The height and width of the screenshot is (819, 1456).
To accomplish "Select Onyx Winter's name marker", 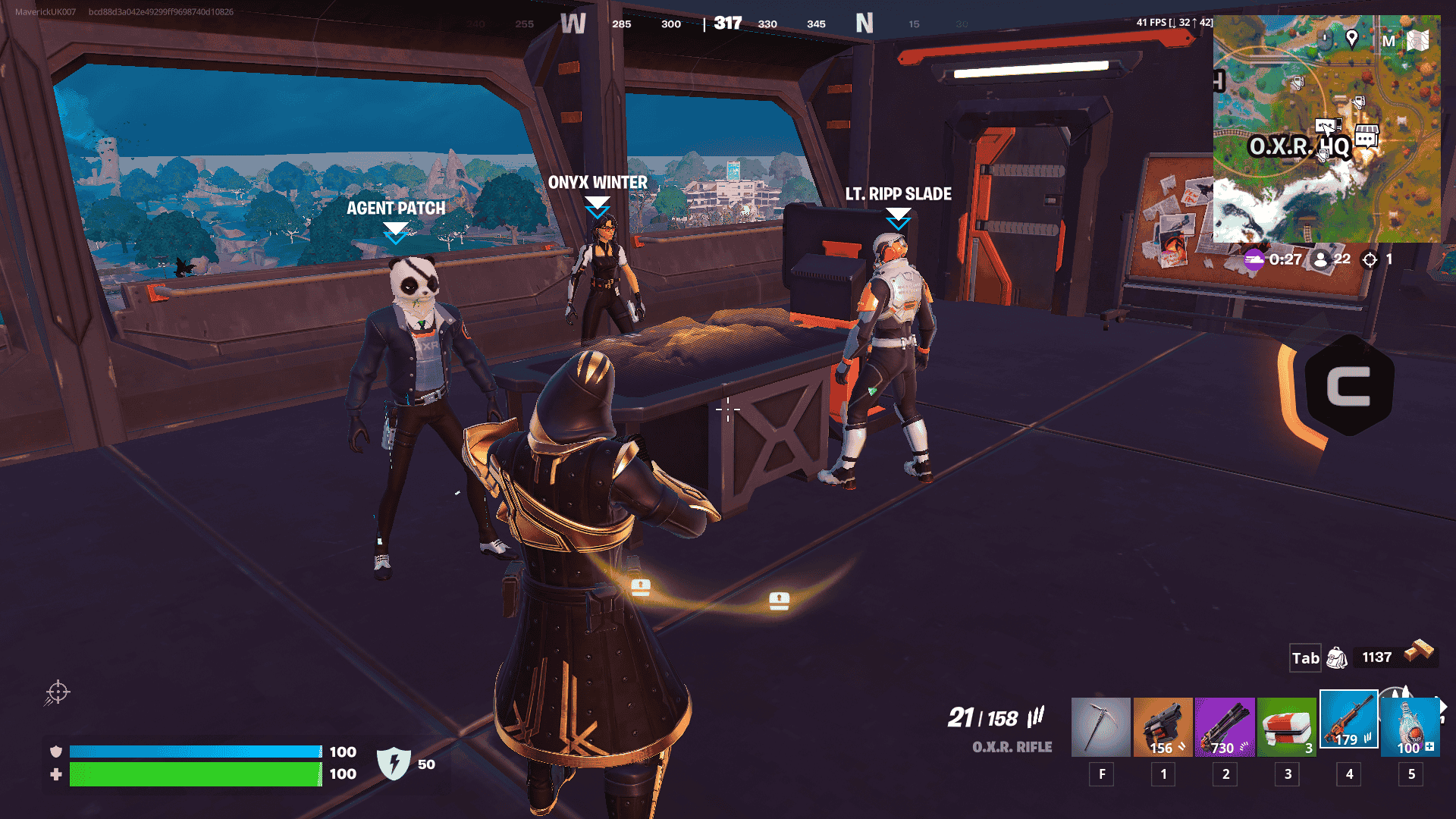I will [598, 183].
